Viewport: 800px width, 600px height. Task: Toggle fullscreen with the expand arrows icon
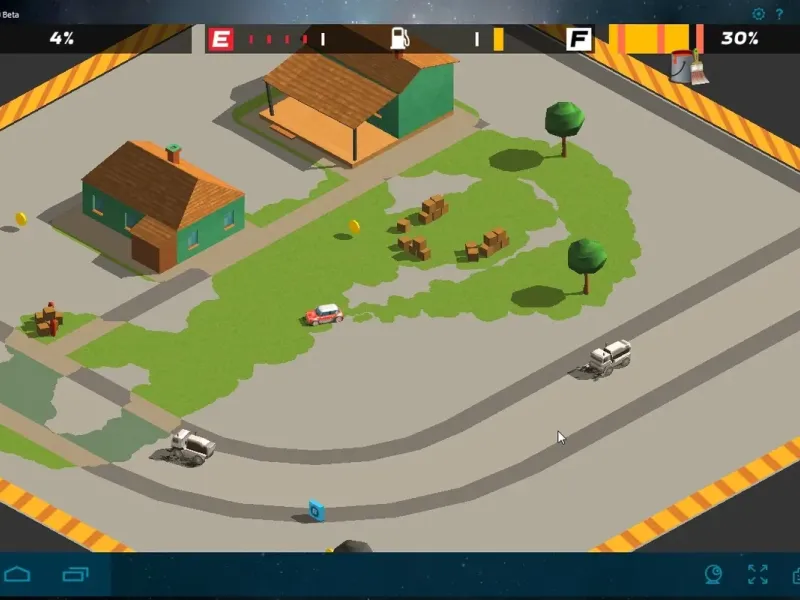[x=757, y=574]
